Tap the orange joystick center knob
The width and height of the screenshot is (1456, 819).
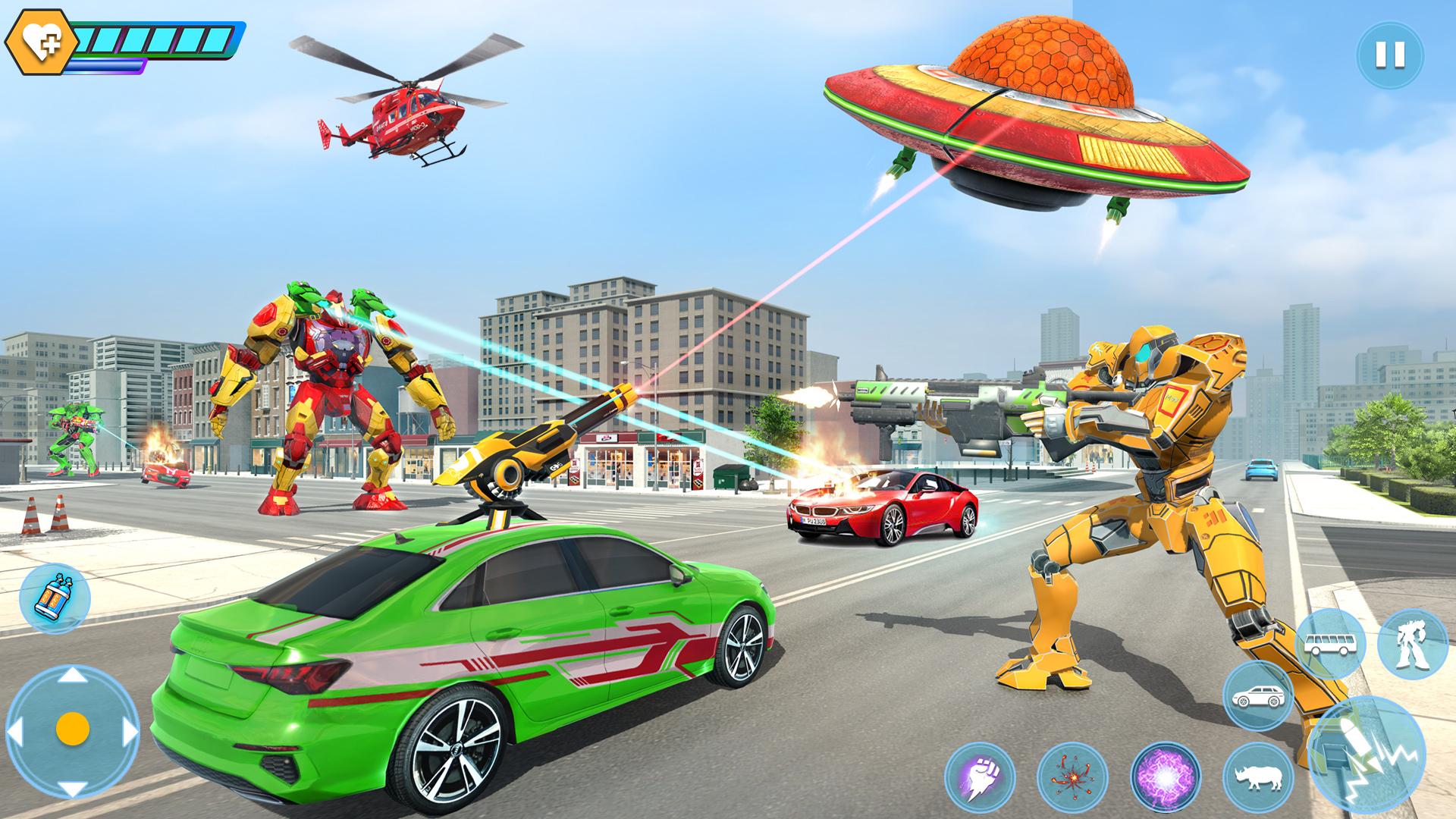72,730
